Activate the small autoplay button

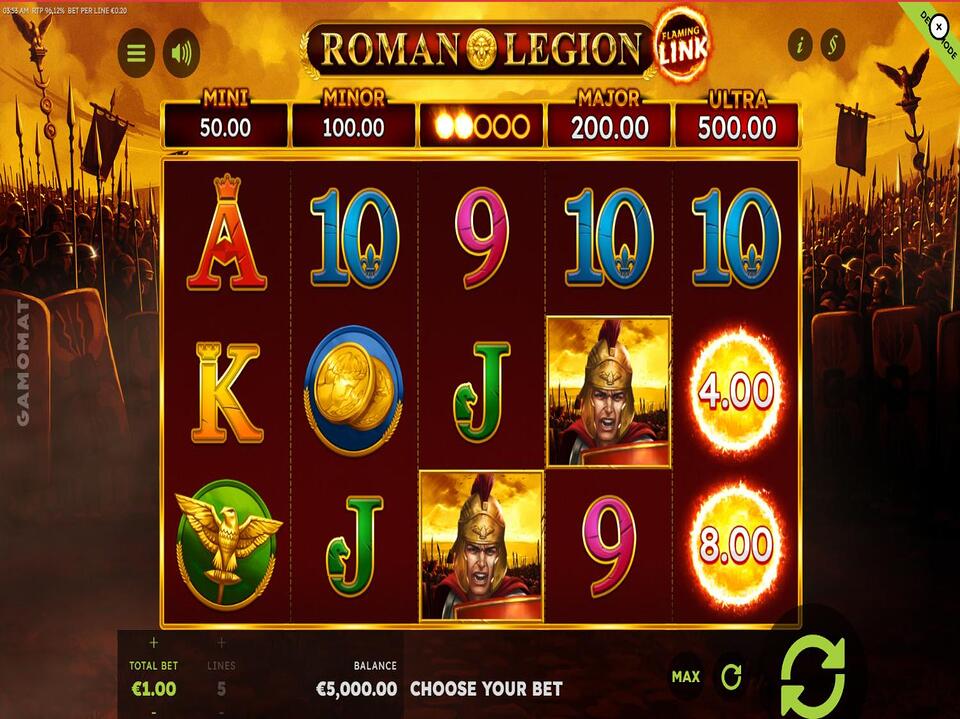[x=732, y=677]
